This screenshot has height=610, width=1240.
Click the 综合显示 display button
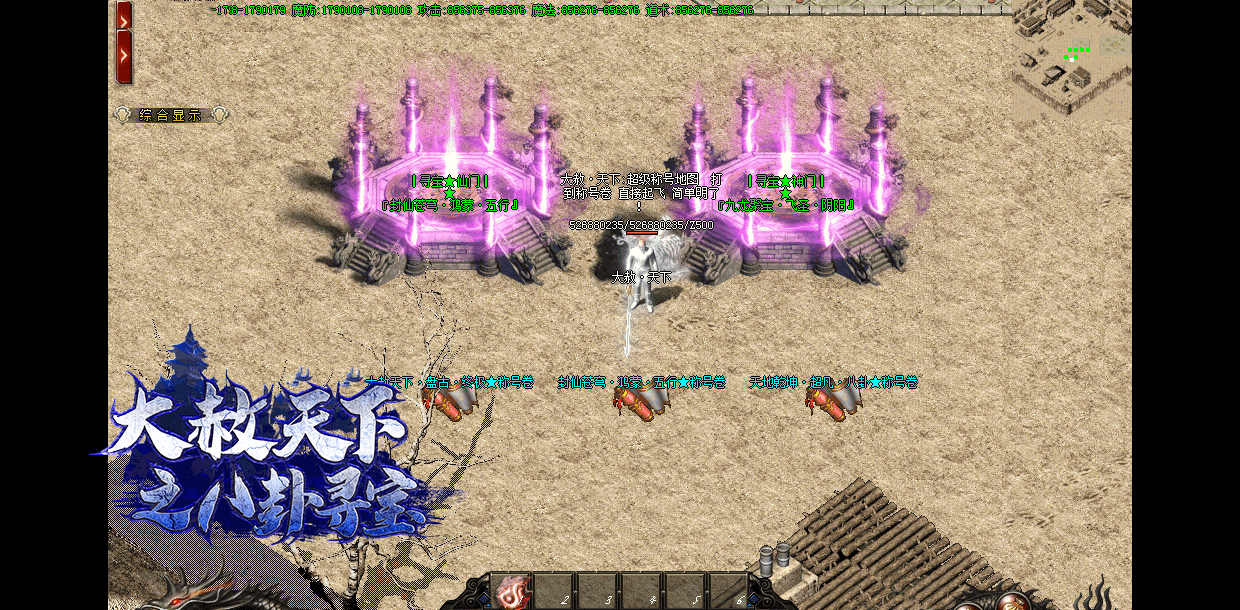click(x=171, y=115)
